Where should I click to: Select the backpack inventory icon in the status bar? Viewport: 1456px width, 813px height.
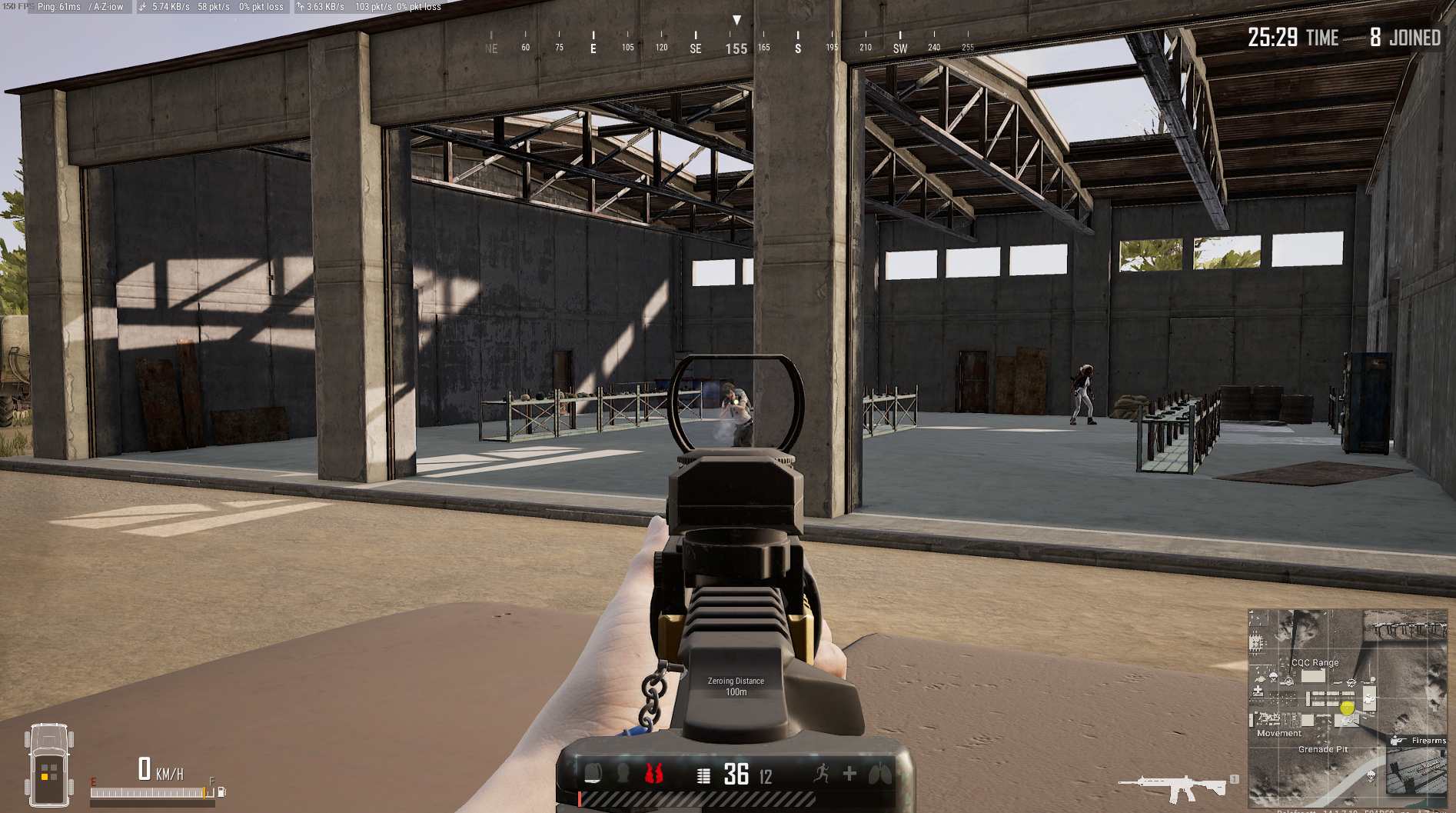point(592,773)
